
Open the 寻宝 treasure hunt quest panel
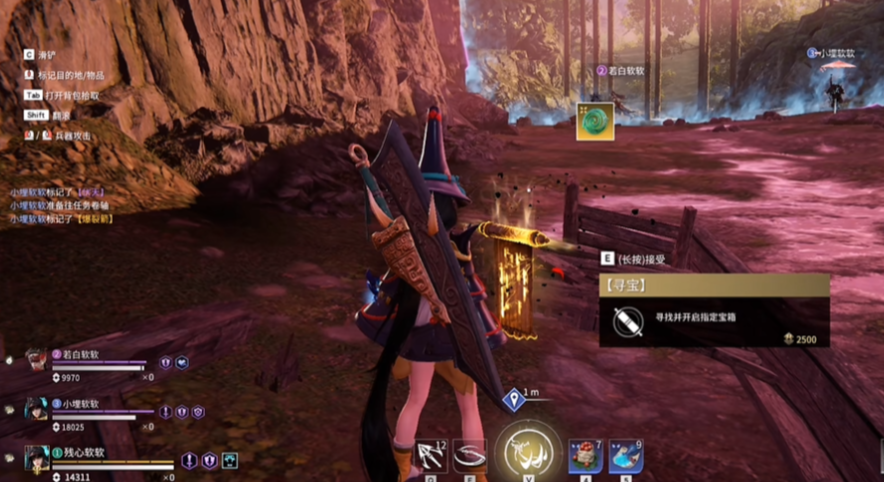tap(714, 311)
